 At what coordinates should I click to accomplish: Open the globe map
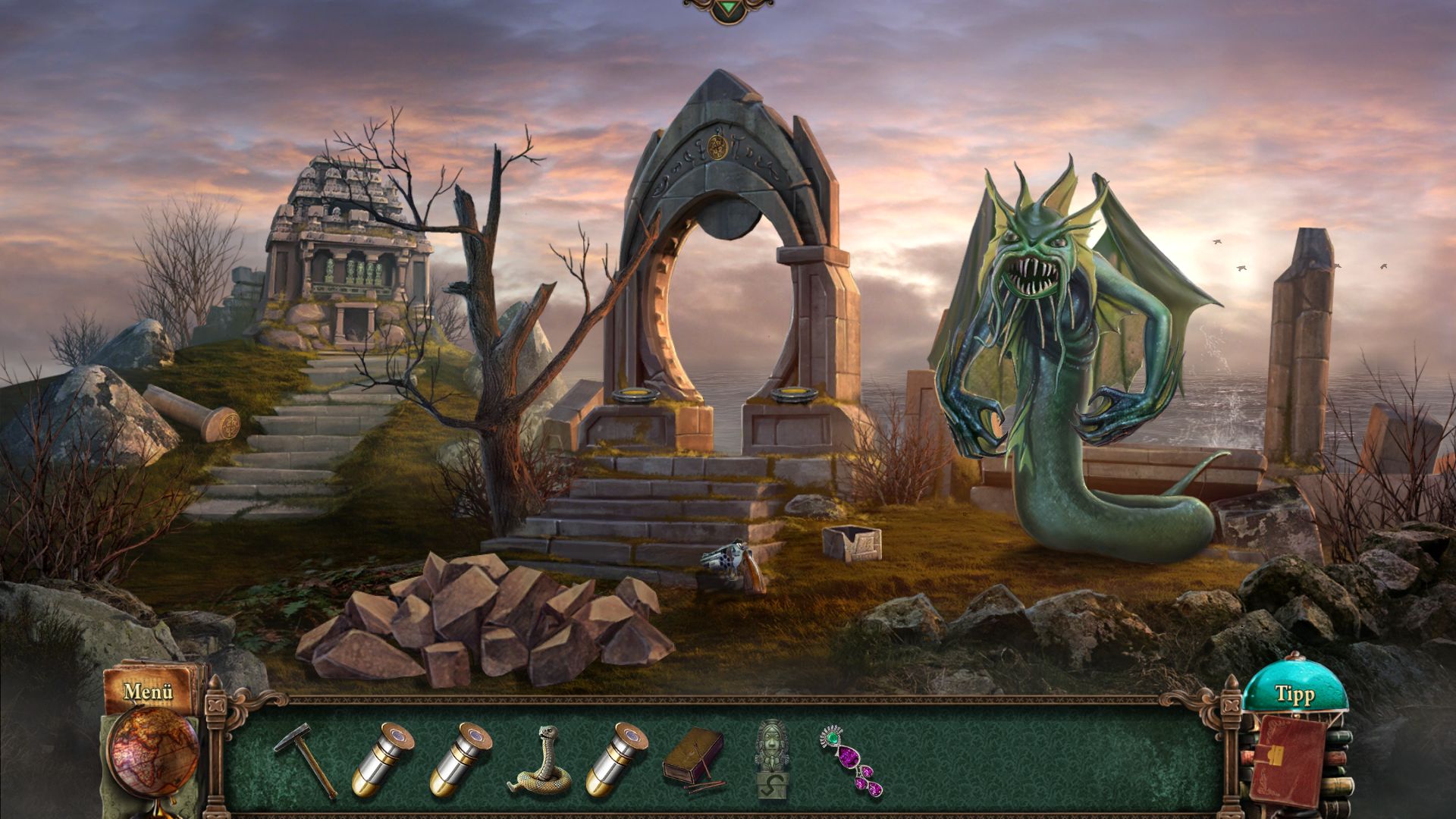coord(152,751)
